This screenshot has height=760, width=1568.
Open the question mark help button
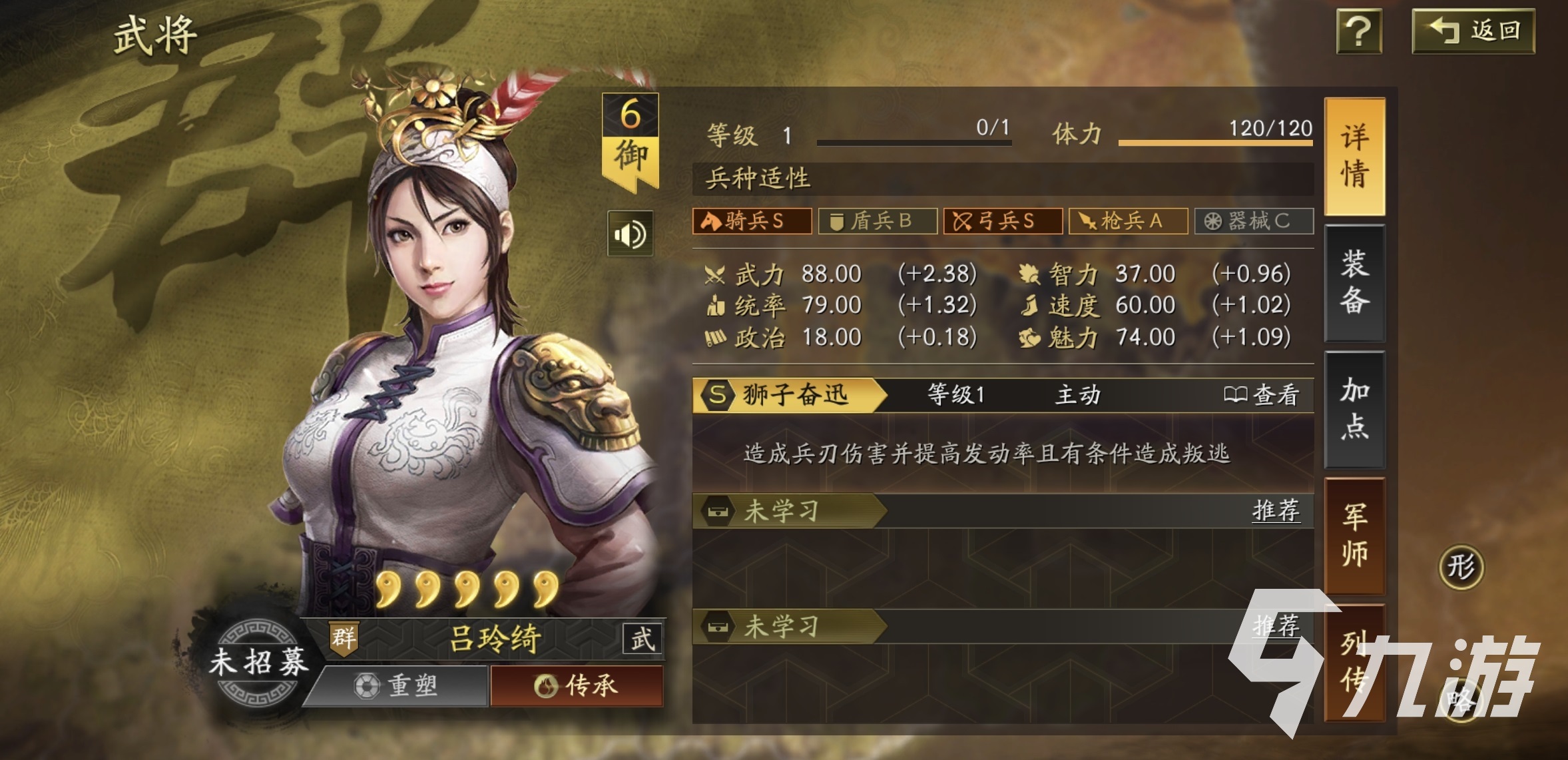pos(1358,31)
